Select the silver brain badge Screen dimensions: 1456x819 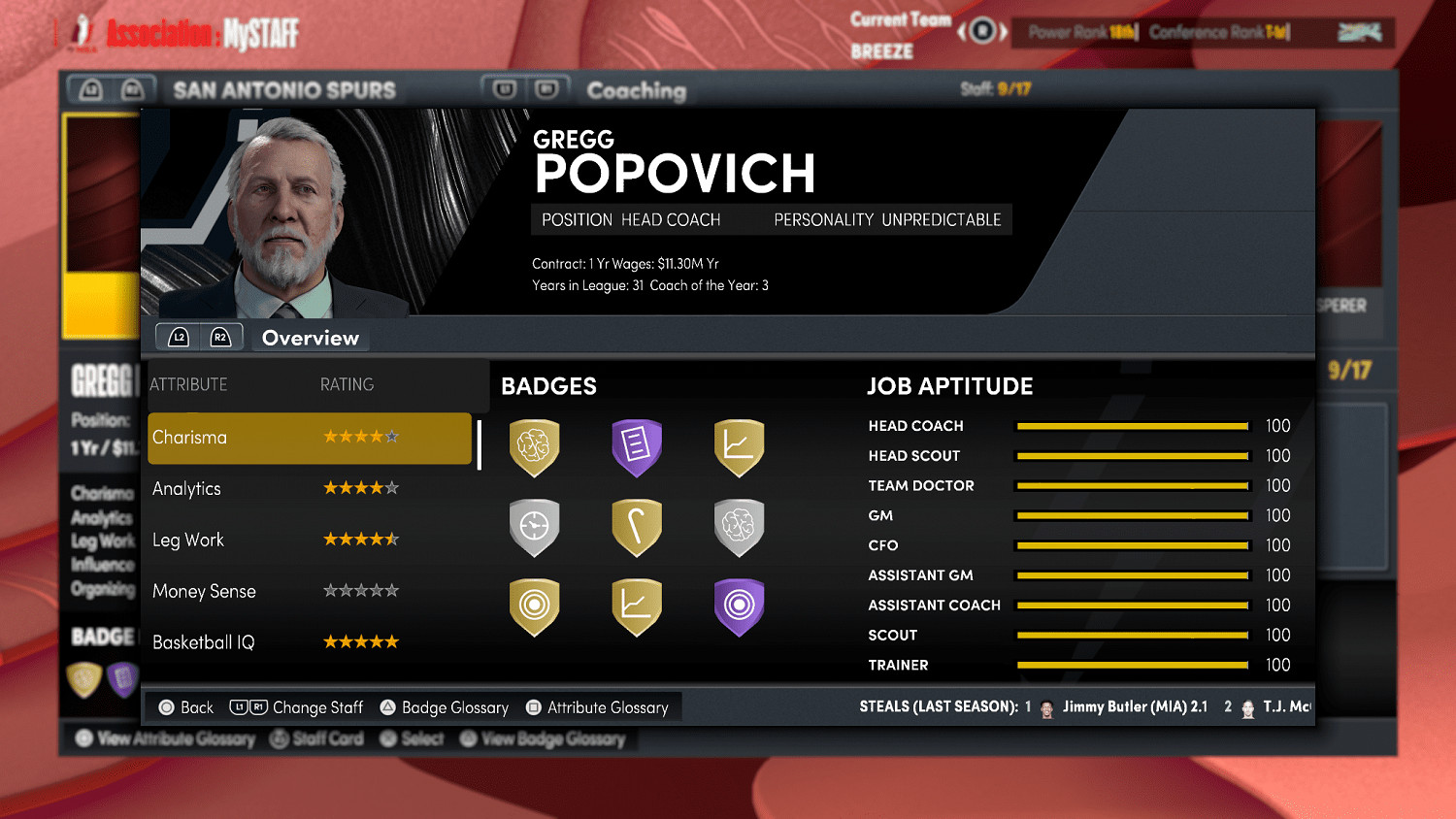tap(740, 527)
